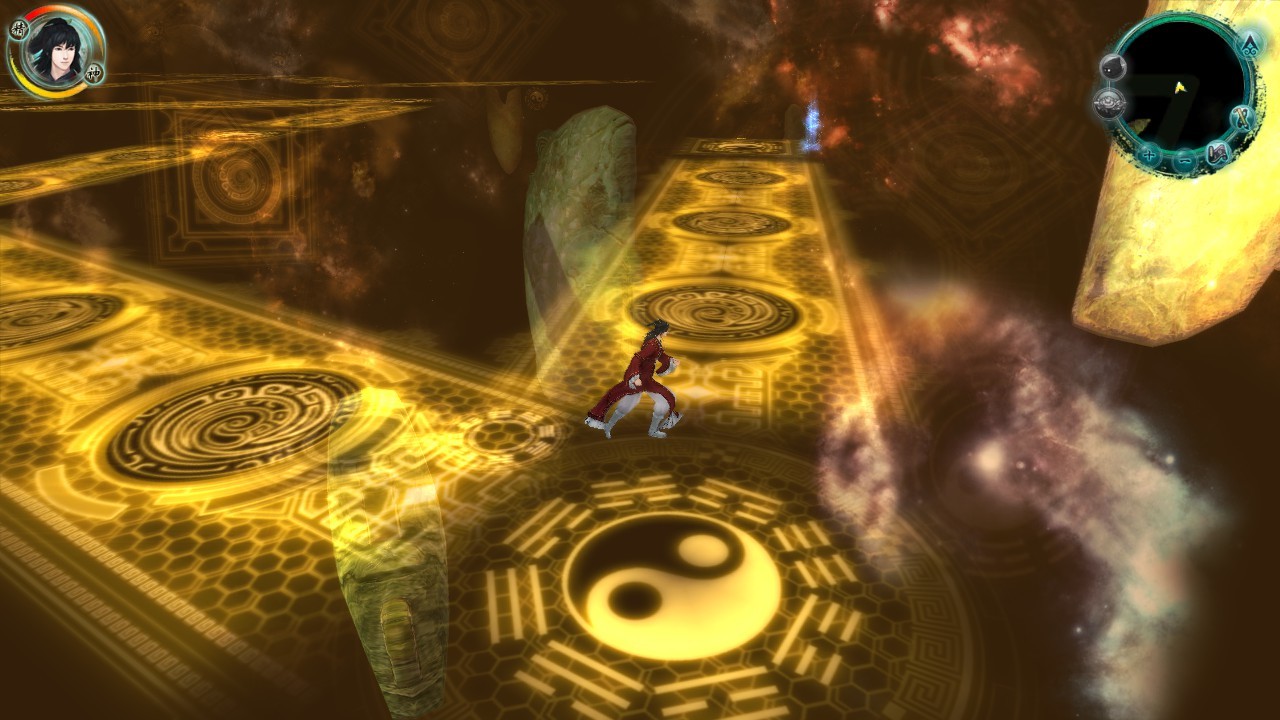
Task: Click the hooded figure icon left of minimap
Action: click(1114, 66)
